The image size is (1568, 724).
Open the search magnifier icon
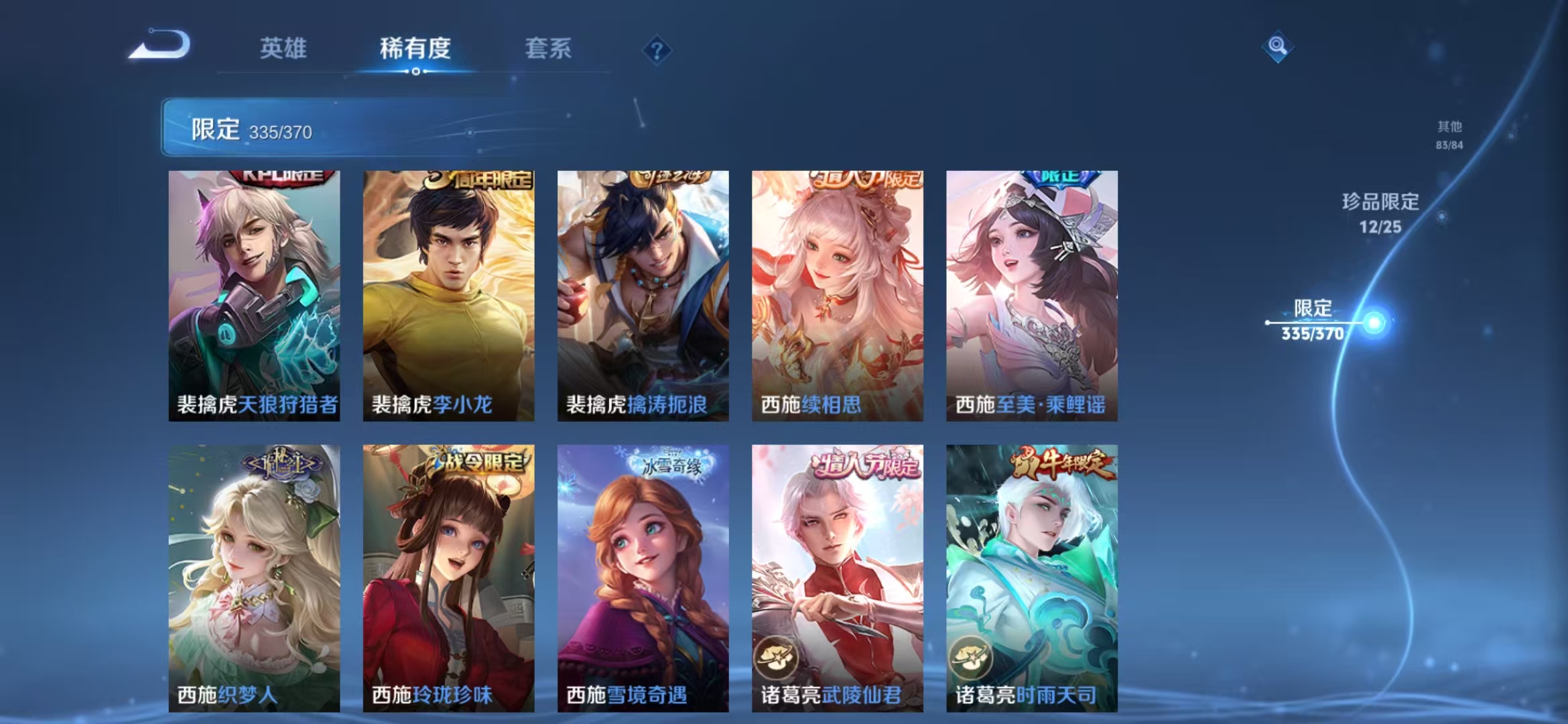[x=1277, y=47]
